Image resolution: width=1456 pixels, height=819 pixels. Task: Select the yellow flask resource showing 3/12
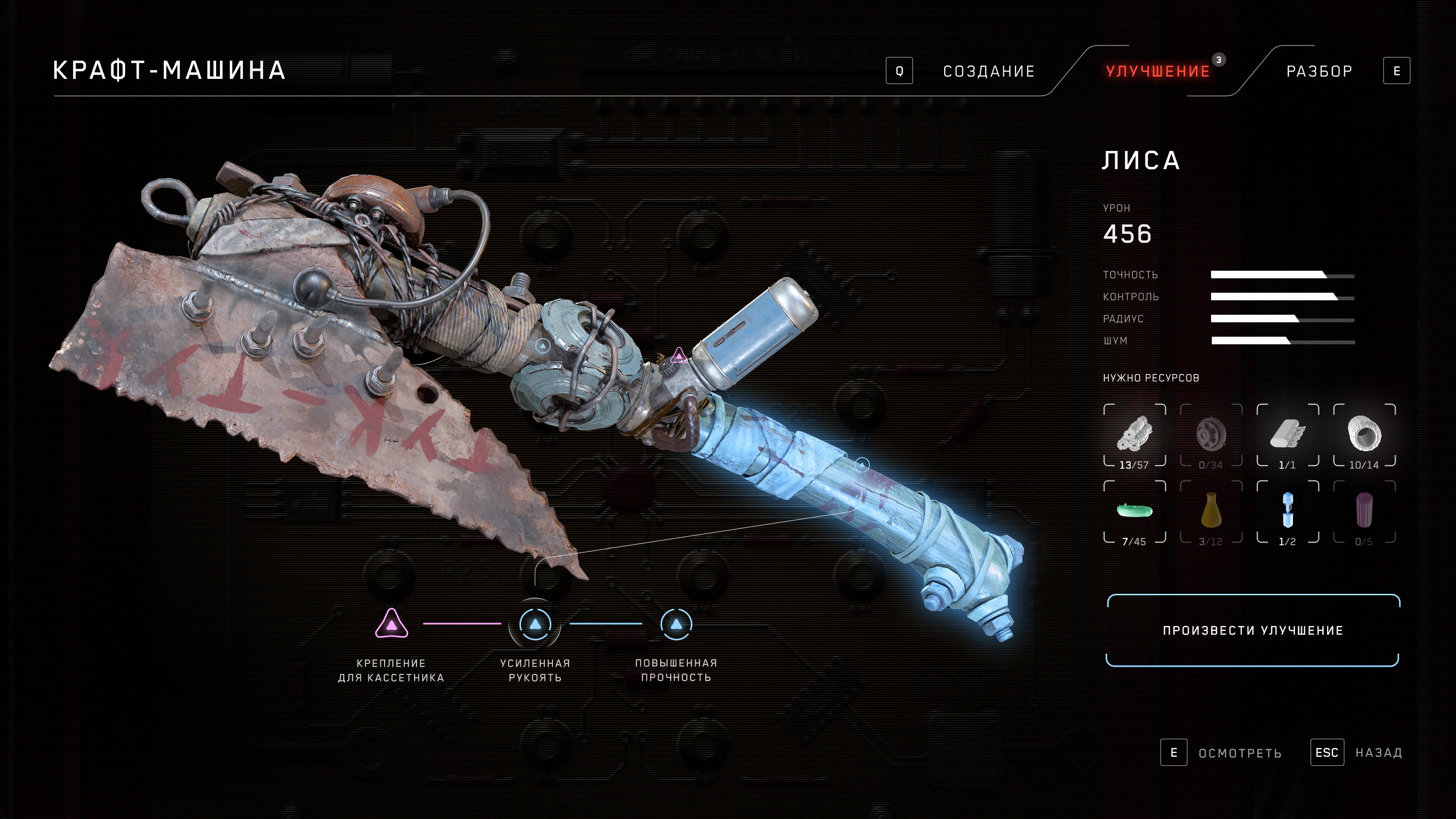pyautogui.click(x=1211, y=511)
